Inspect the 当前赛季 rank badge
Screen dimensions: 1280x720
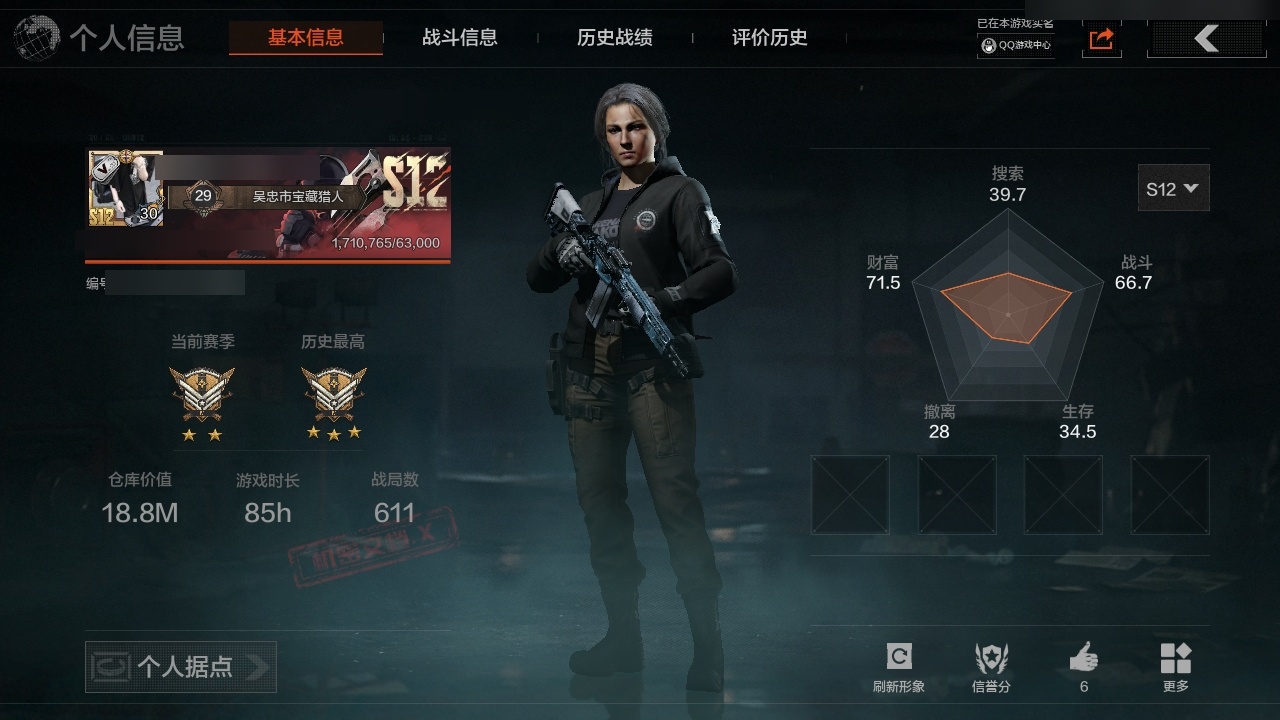point(202,394)
